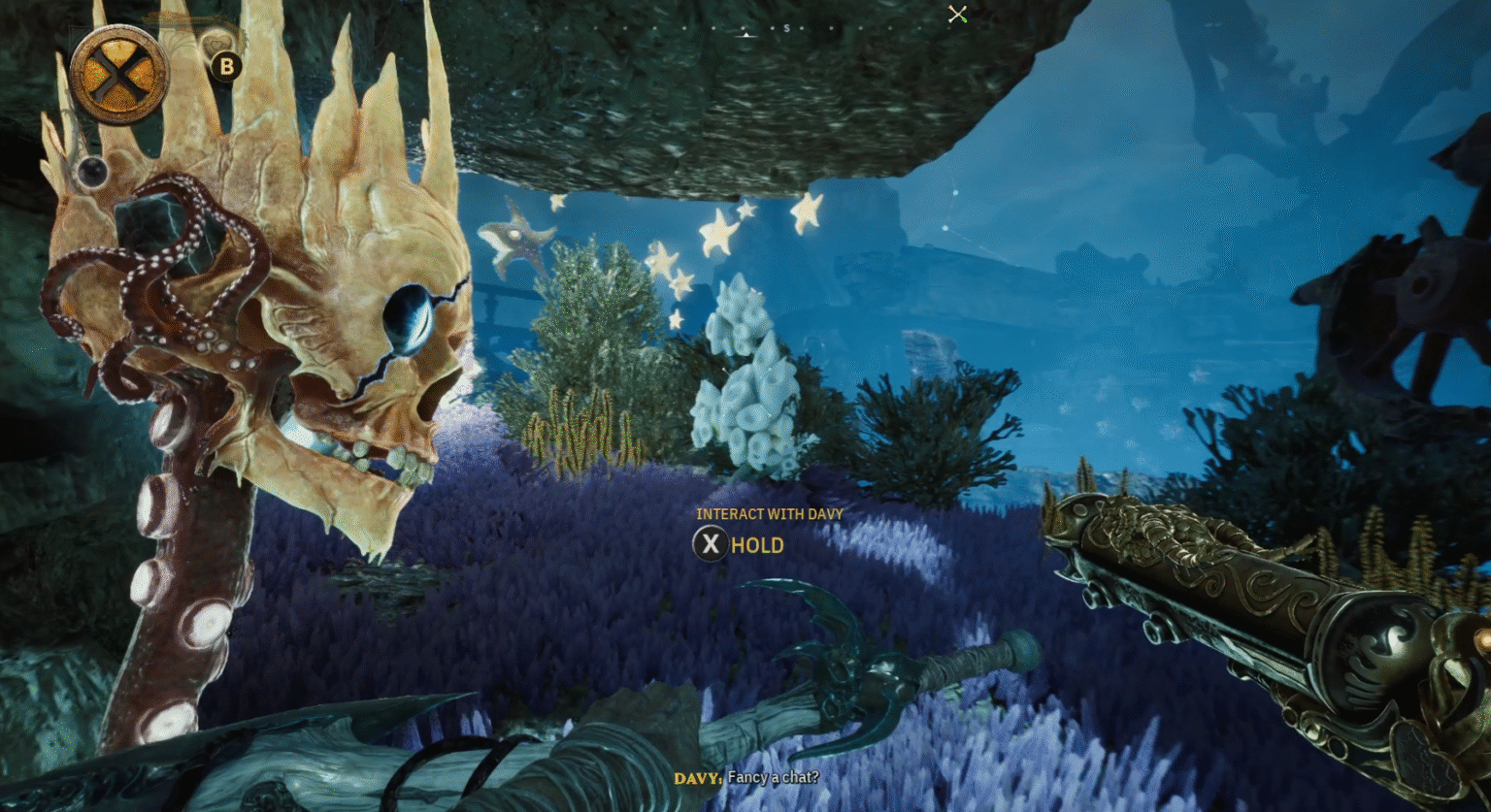Click the subtitle text Fancy a chat?
Image resolution: width=1491 pixels, height=812 pixels.
point(772,778)
